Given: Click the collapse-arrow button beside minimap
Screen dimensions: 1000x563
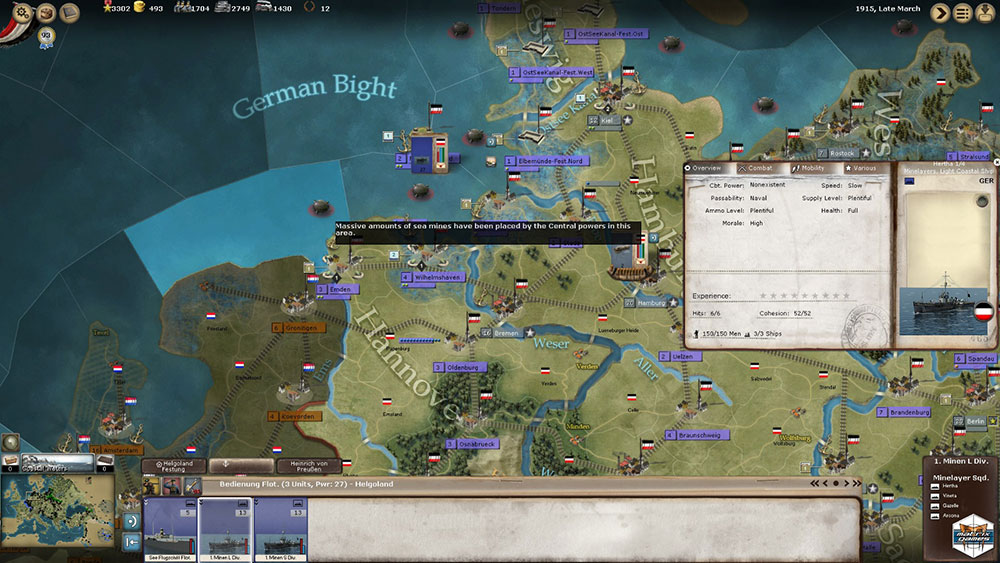Looking at the screenshot, I should click(132, 543).
